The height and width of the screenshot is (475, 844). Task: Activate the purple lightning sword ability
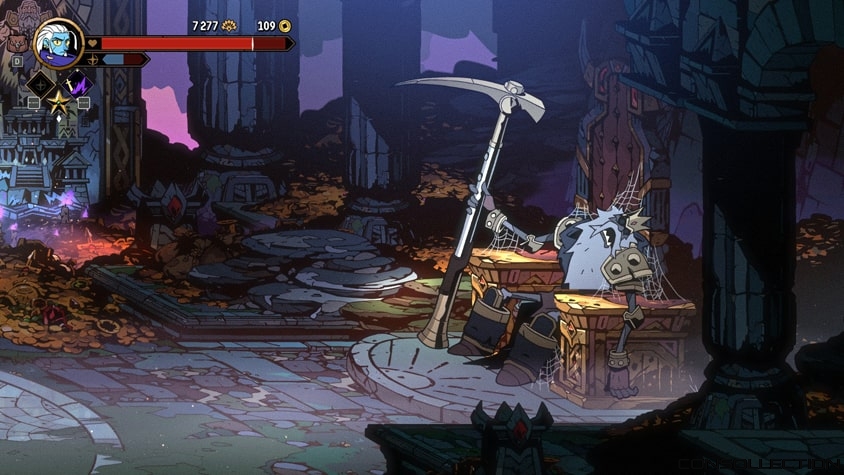tap(77, 85)
